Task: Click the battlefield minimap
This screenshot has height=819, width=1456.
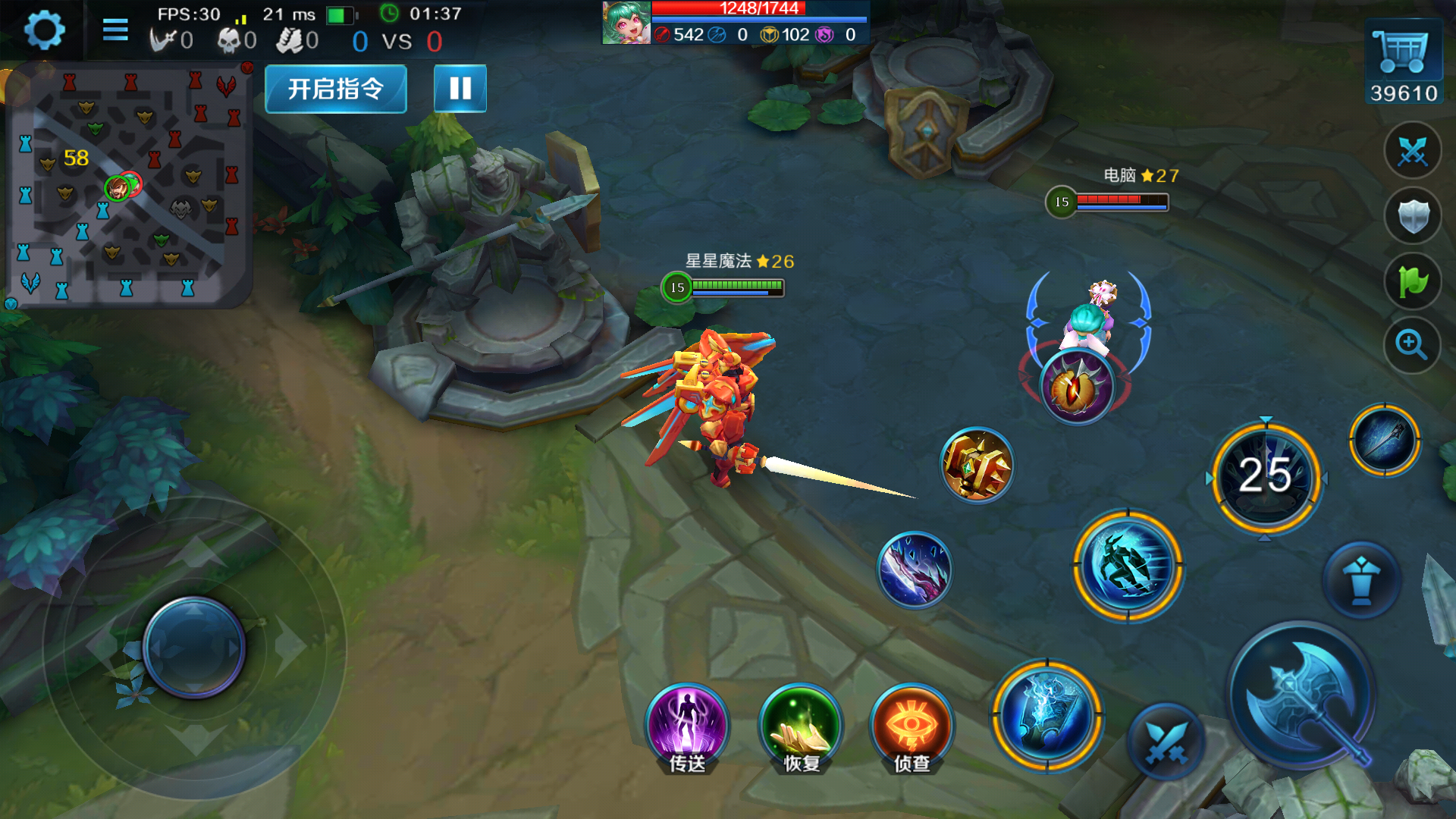Action: (x=127, y=186)
